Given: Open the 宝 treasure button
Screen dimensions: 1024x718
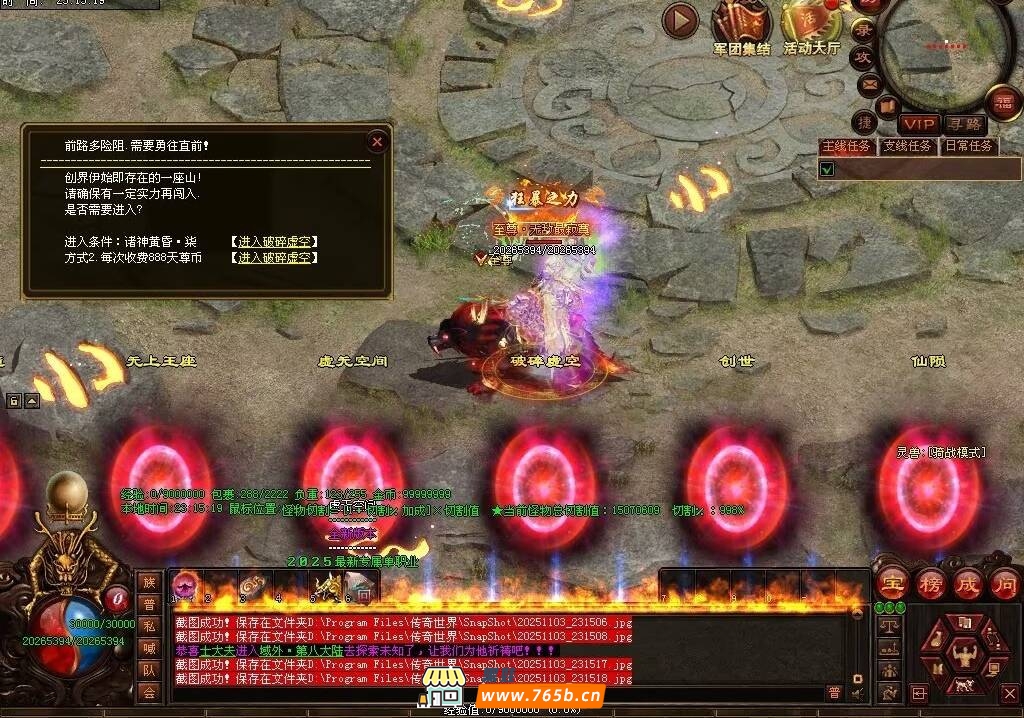Looking at the screenshot, I should (892, 584).
